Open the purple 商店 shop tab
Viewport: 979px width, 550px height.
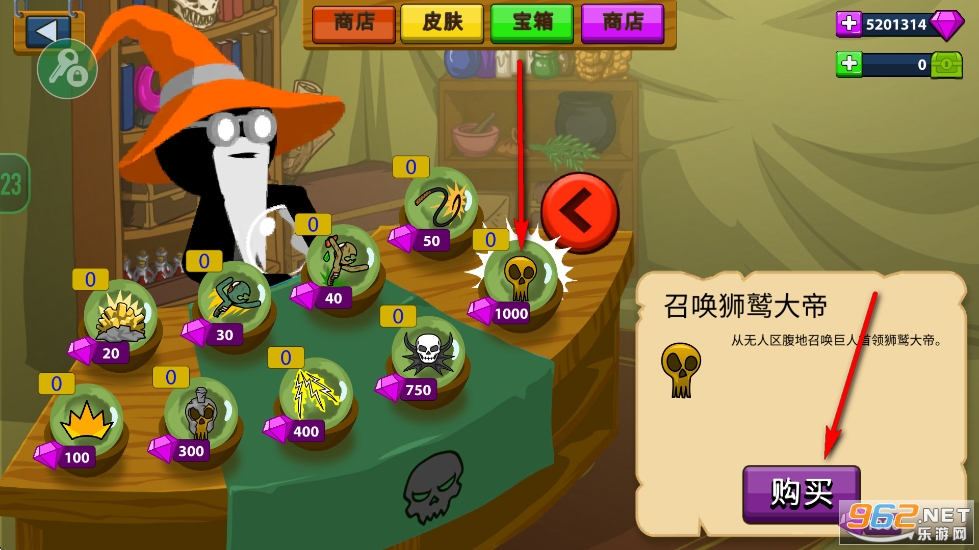pyautogui.click(x=621, y=24)
